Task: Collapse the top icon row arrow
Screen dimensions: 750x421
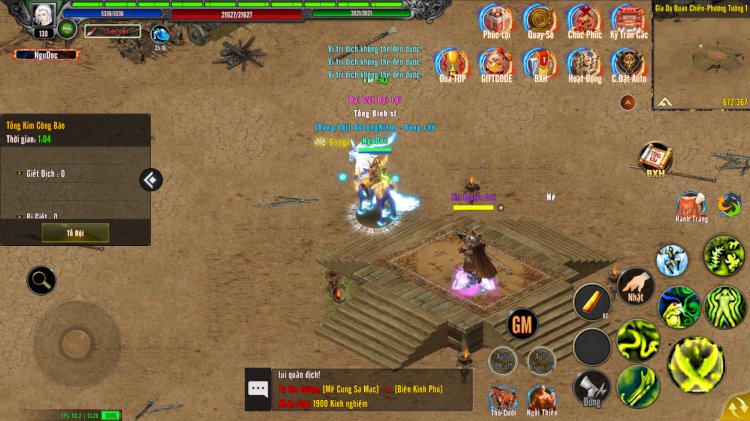Action: (628, 102)
